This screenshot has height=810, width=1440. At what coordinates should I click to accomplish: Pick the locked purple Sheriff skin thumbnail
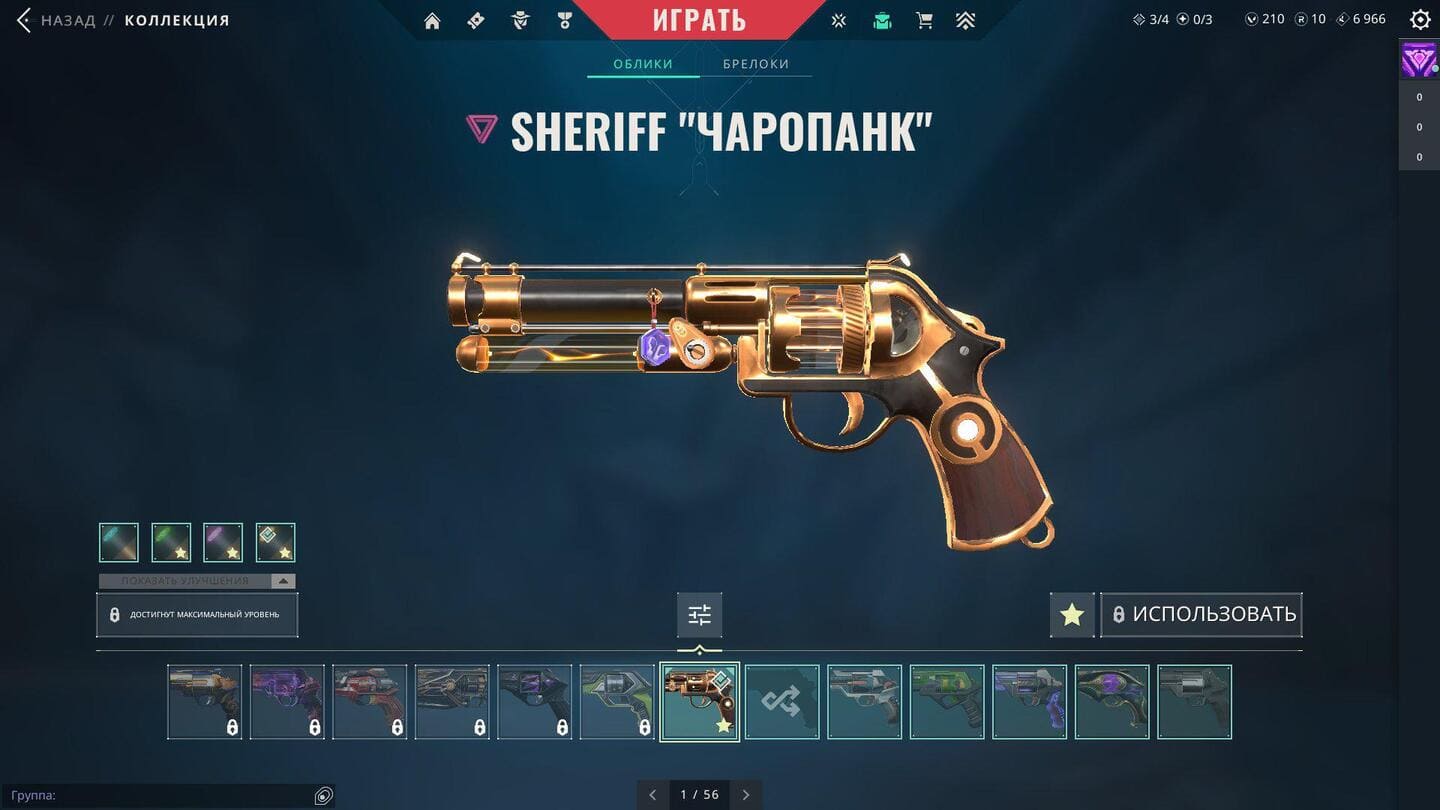tap(287, 702)
